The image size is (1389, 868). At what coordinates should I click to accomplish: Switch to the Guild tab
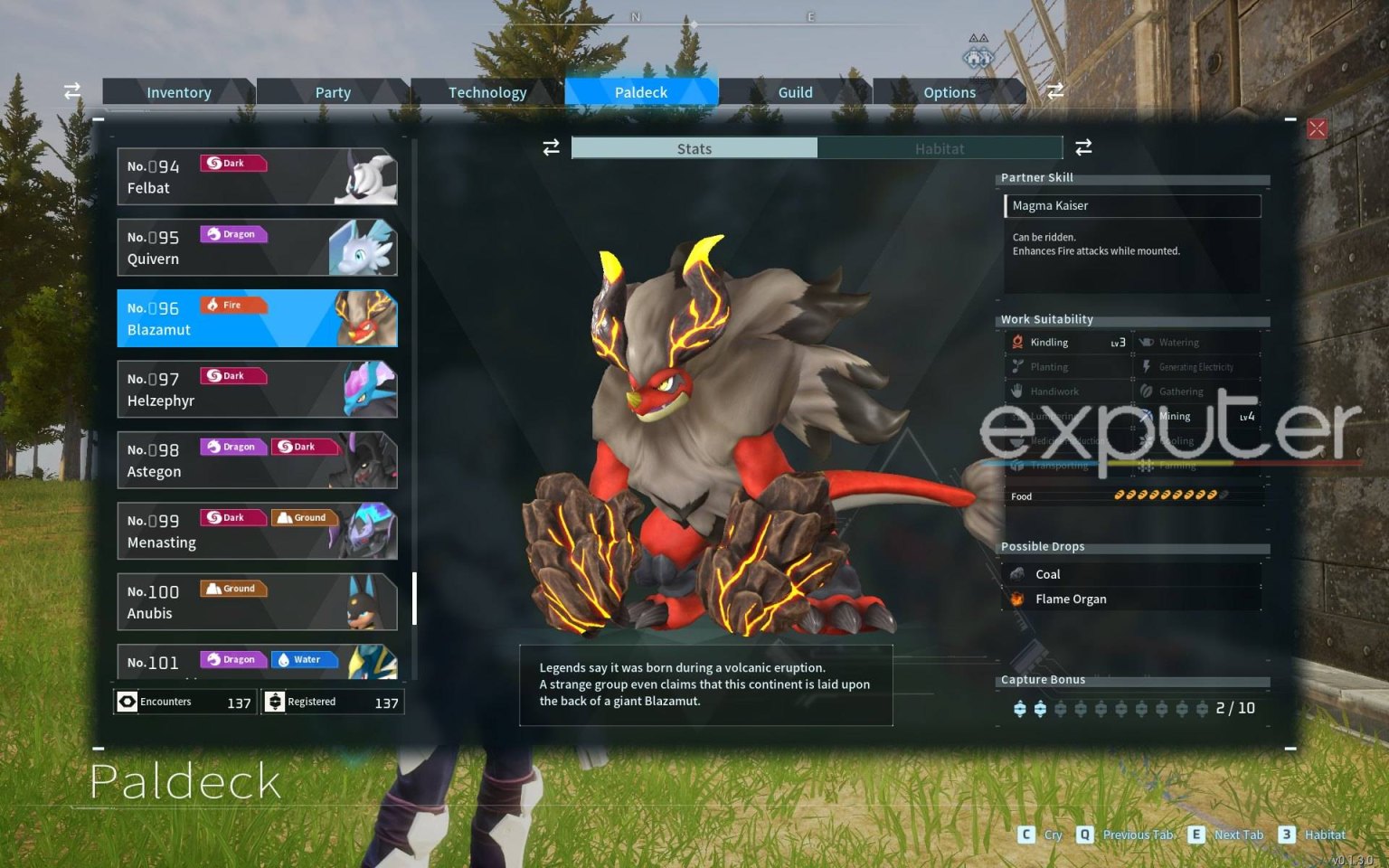(x=795, y=91)
